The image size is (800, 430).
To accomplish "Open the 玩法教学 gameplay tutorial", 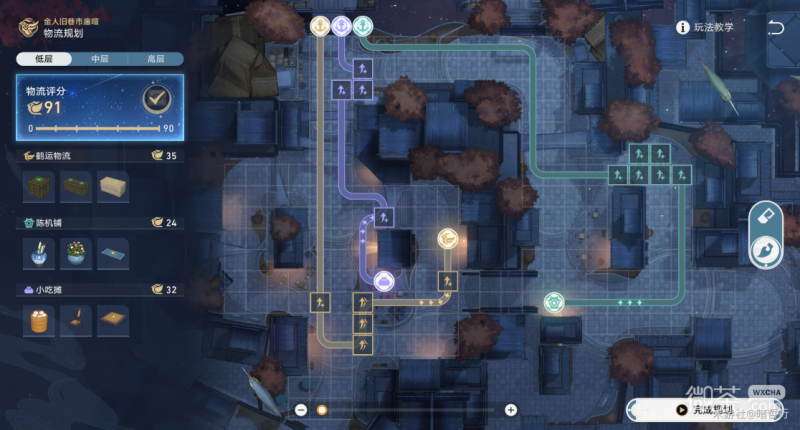I will tap(706, 27).
